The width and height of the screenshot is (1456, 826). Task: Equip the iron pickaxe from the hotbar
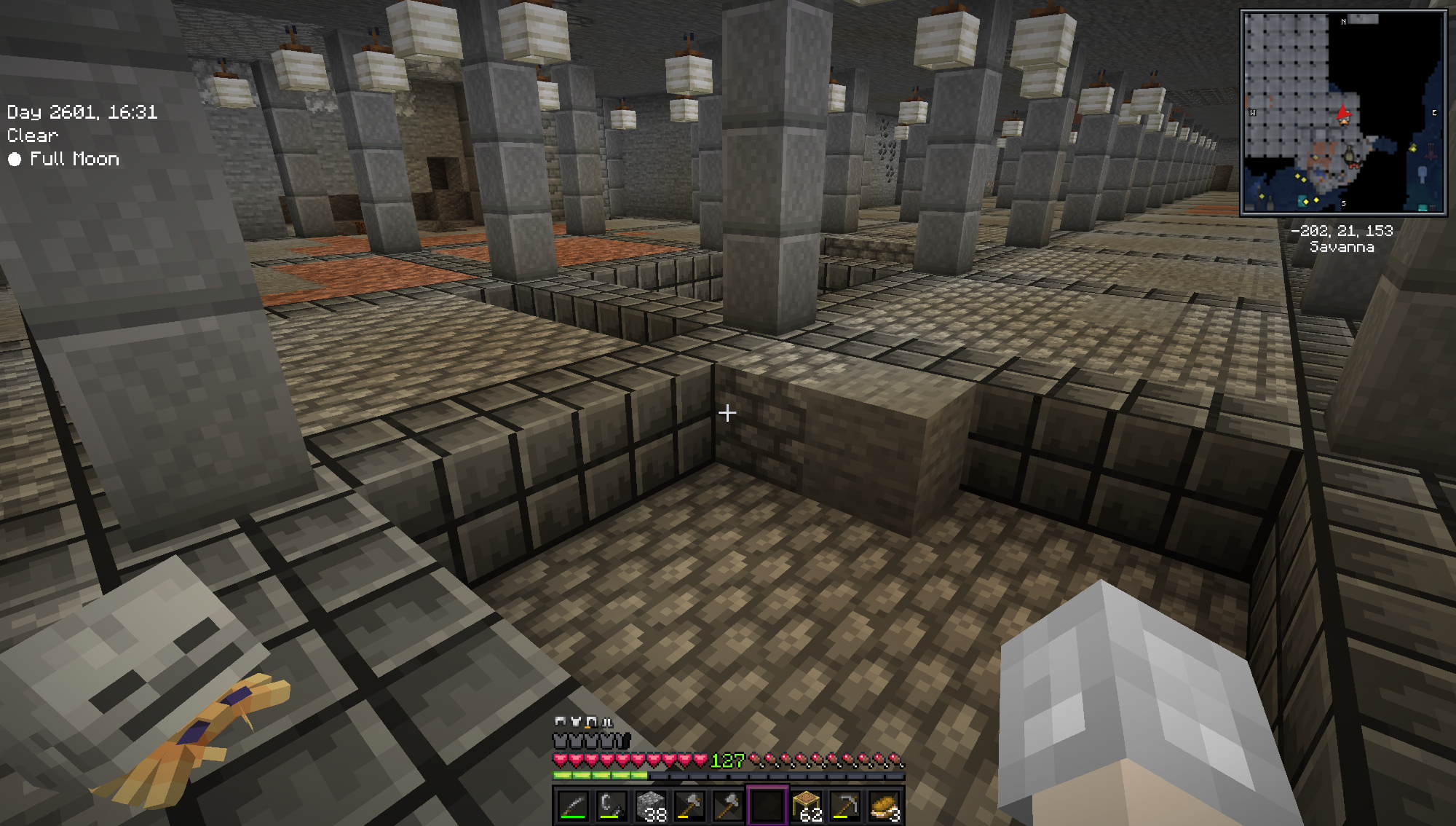845,806
